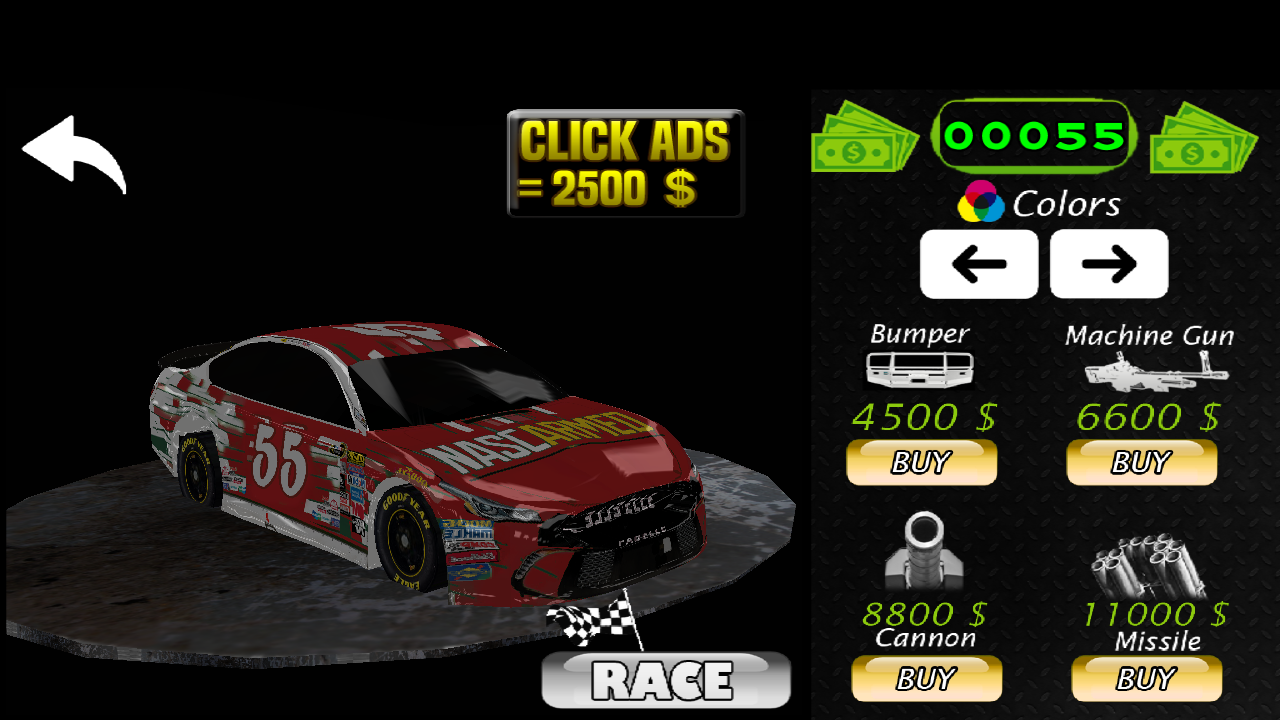The height and width of the screenshot is (720, 1280).
Task: Switch to the next car color
Action: 1109,264
